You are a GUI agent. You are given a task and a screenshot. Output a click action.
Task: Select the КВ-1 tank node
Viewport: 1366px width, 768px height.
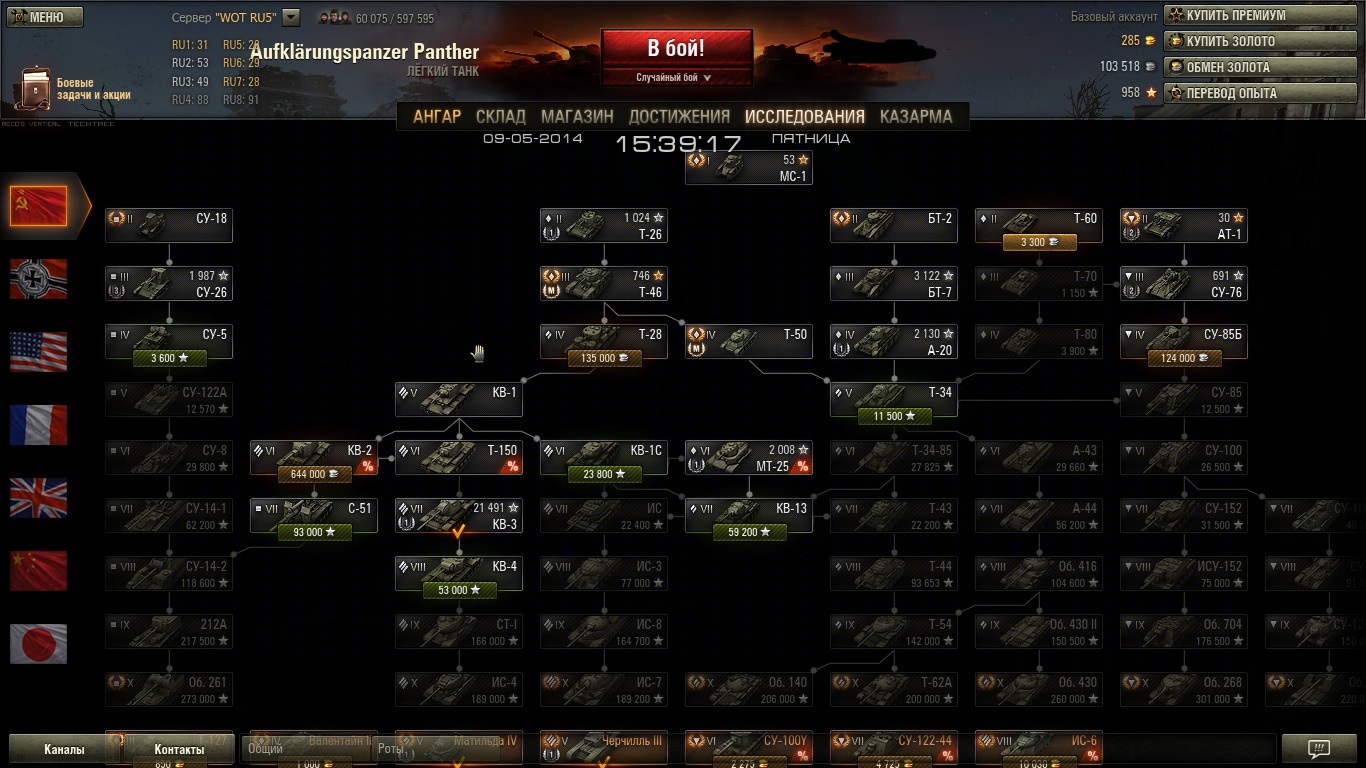459,399
